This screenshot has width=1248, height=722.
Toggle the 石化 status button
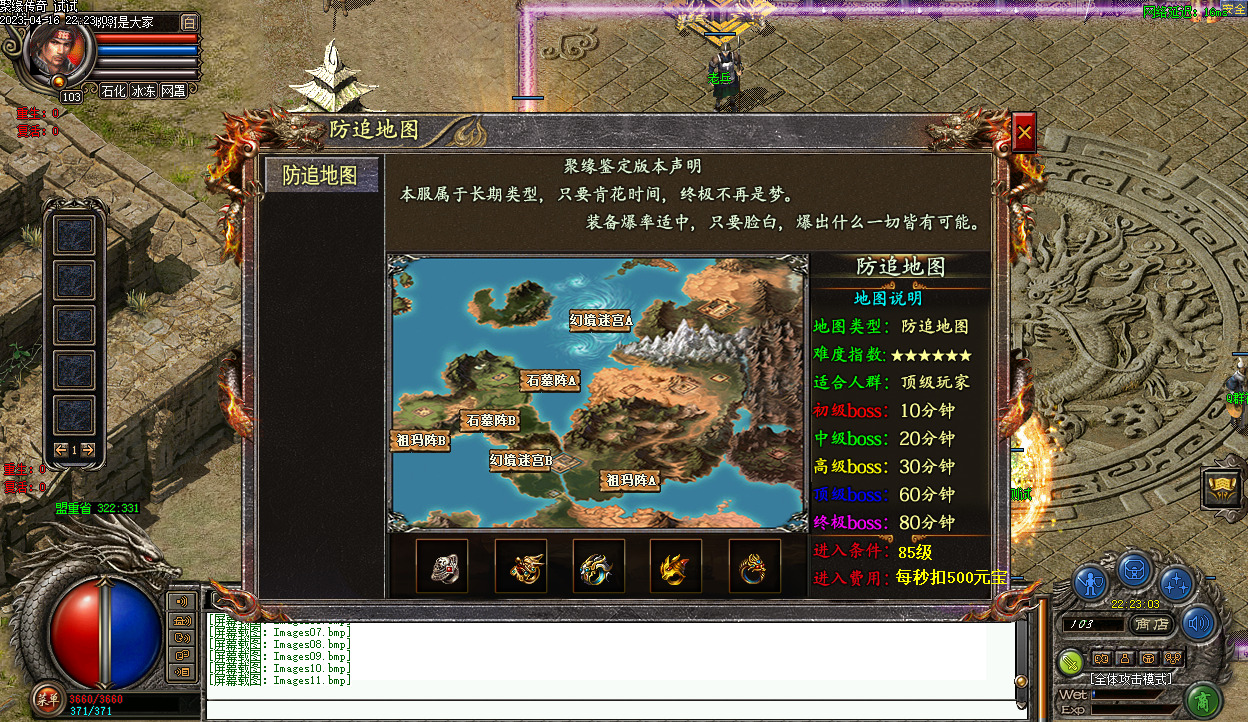tap(114, 91)
